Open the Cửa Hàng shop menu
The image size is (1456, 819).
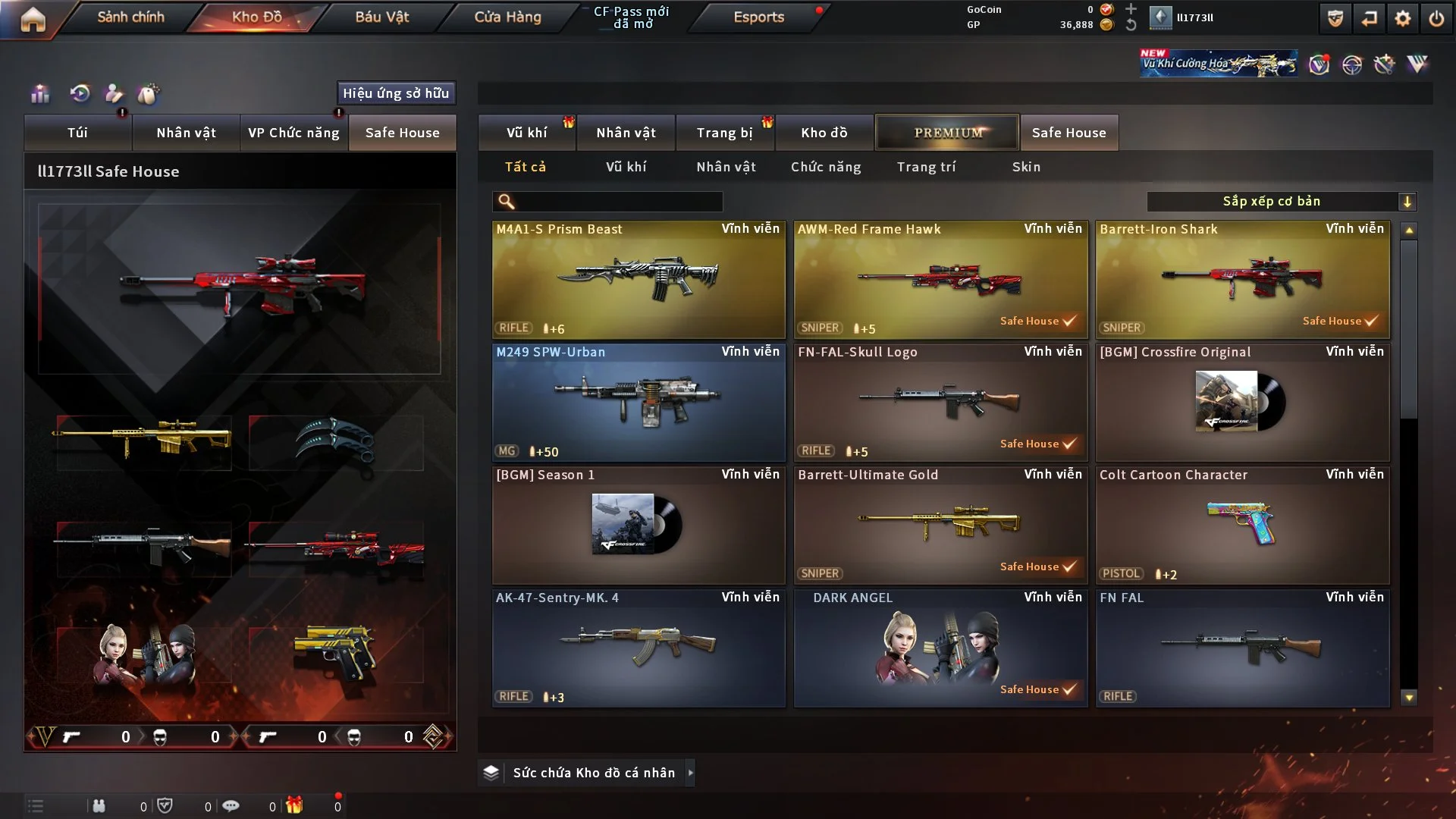pyautogui.click(x=507, y=17)
